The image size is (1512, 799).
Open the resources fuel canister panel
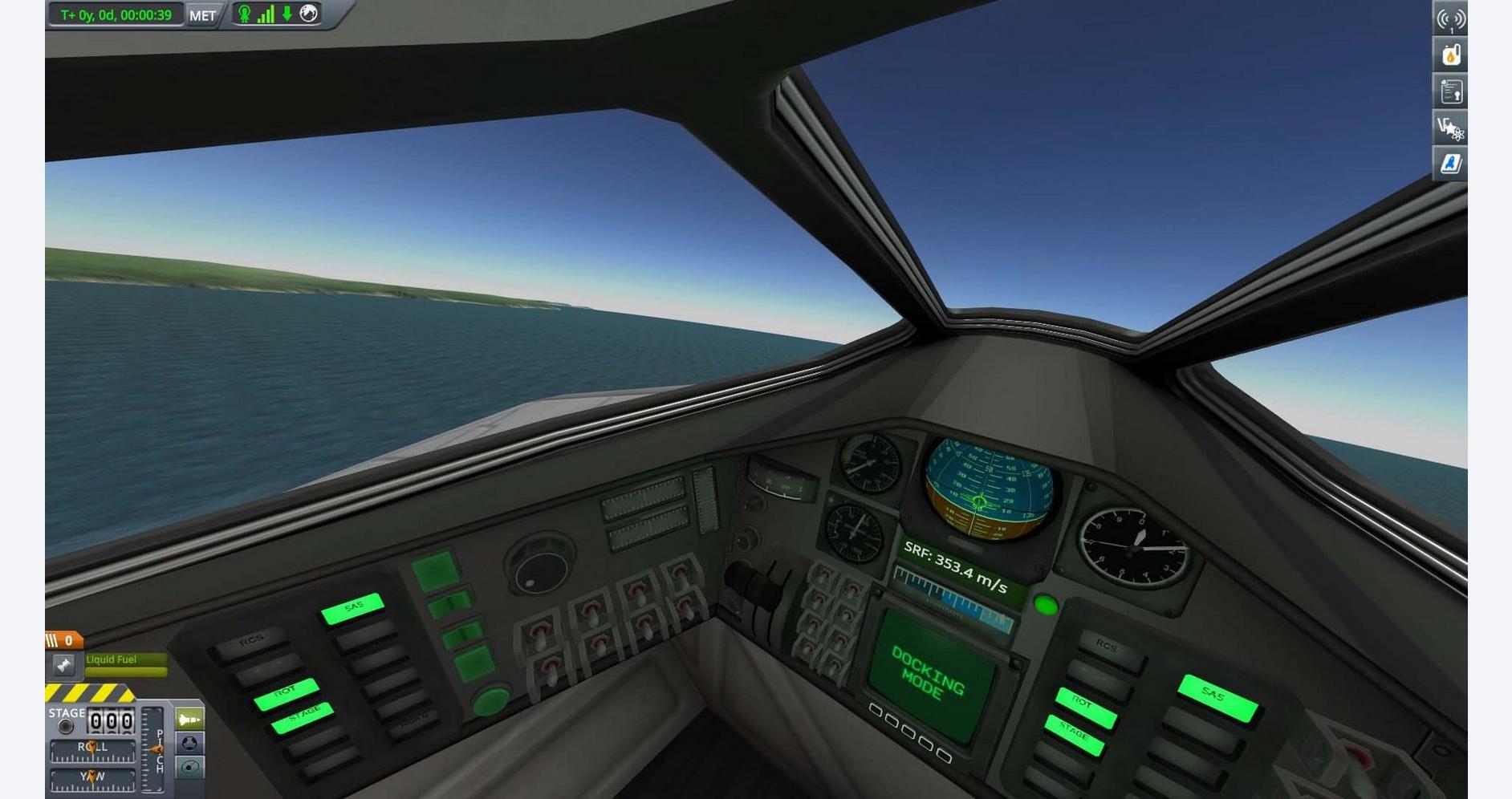[x=1450, y=55]
